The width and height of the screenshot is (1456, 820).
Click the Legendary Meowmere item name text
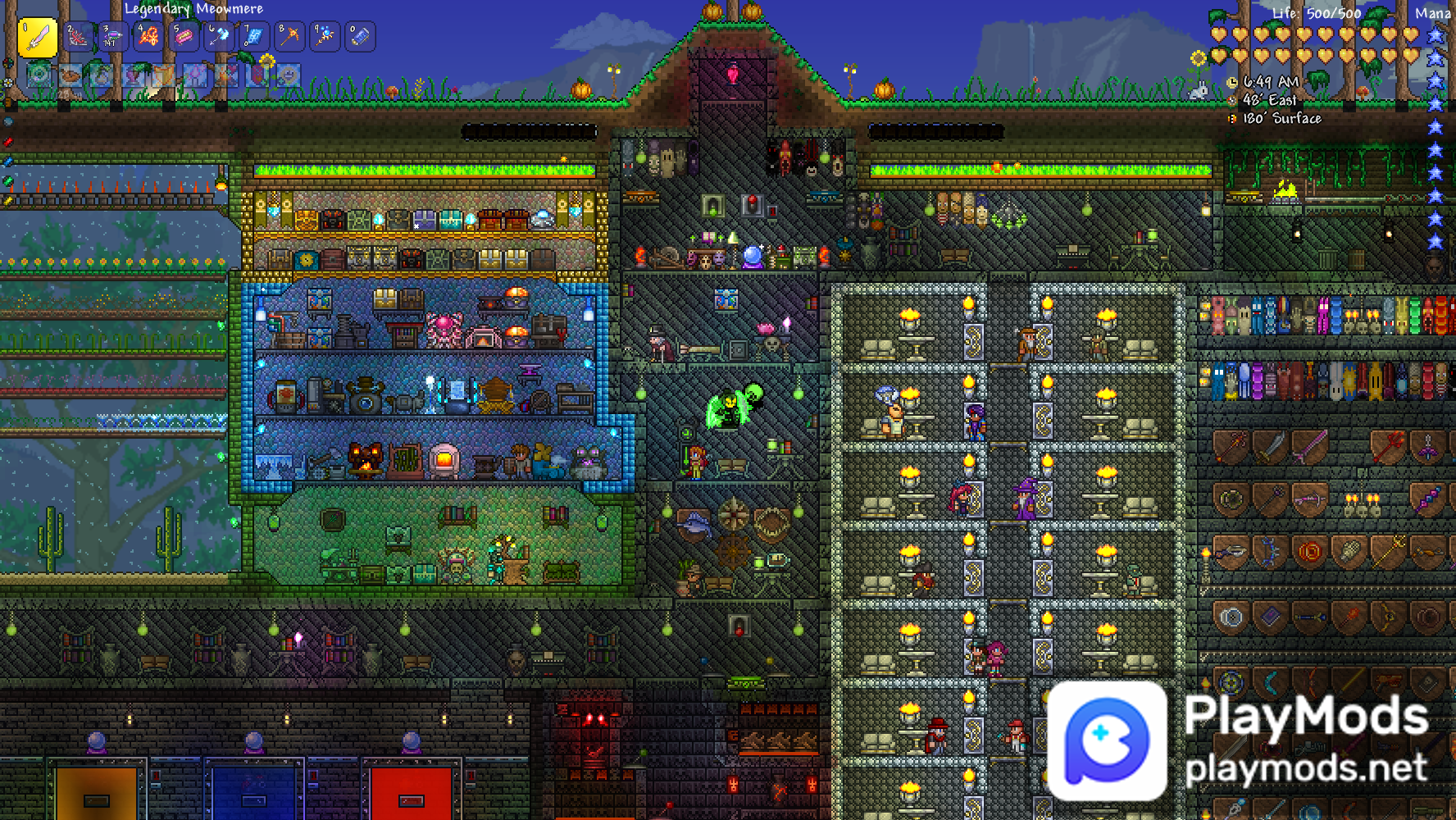pyautogui.click(x=193, y=9)
